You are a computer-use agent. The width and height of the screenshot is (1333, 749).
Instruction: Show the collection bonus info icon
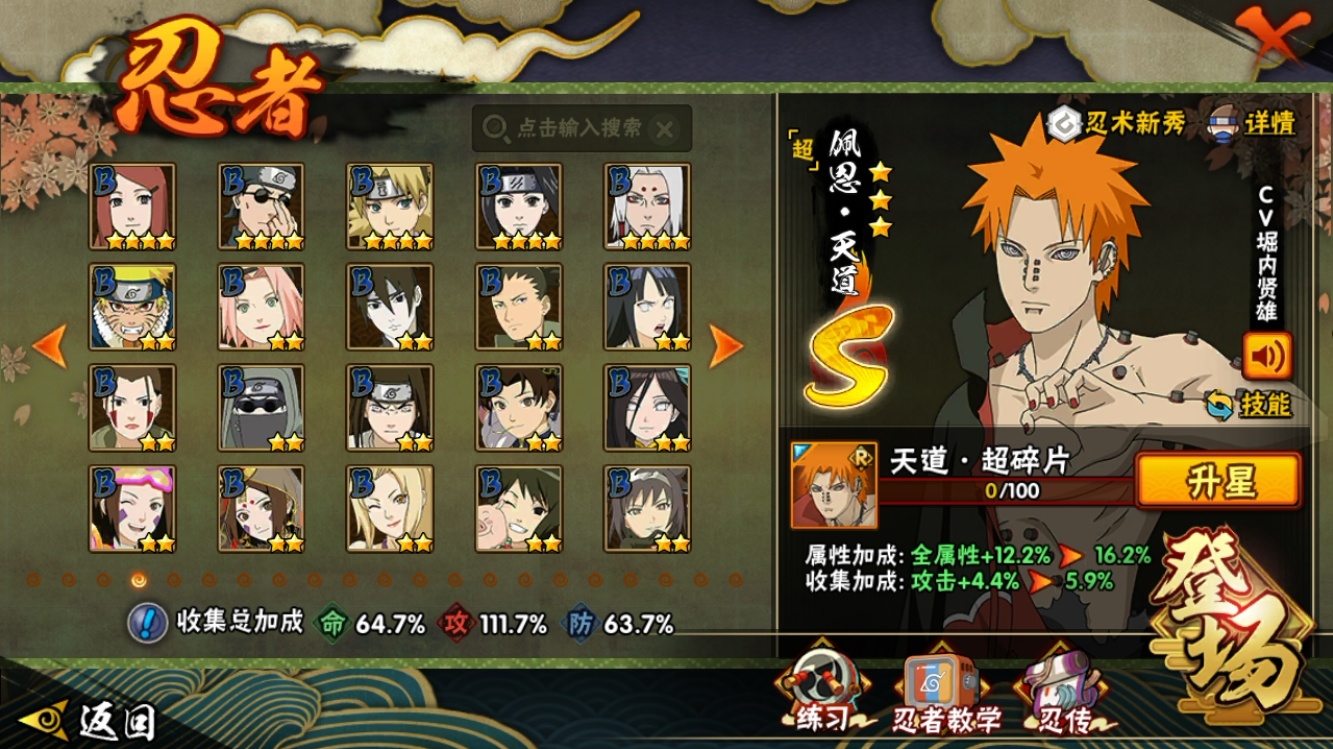pyautogui.click(x=147, y=623)
